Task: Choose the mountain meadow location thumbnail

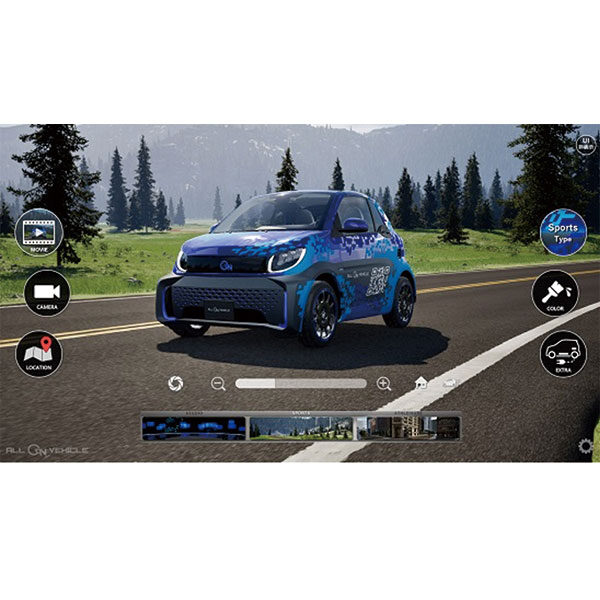Action: tap(301, 428)
